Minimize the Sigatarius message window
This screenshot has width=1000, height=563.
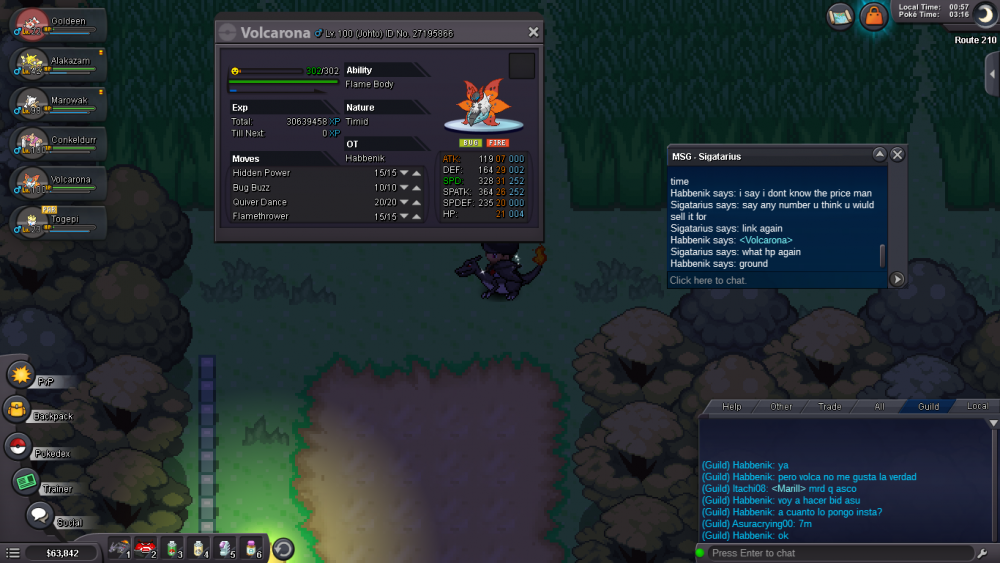coord(879,155)
